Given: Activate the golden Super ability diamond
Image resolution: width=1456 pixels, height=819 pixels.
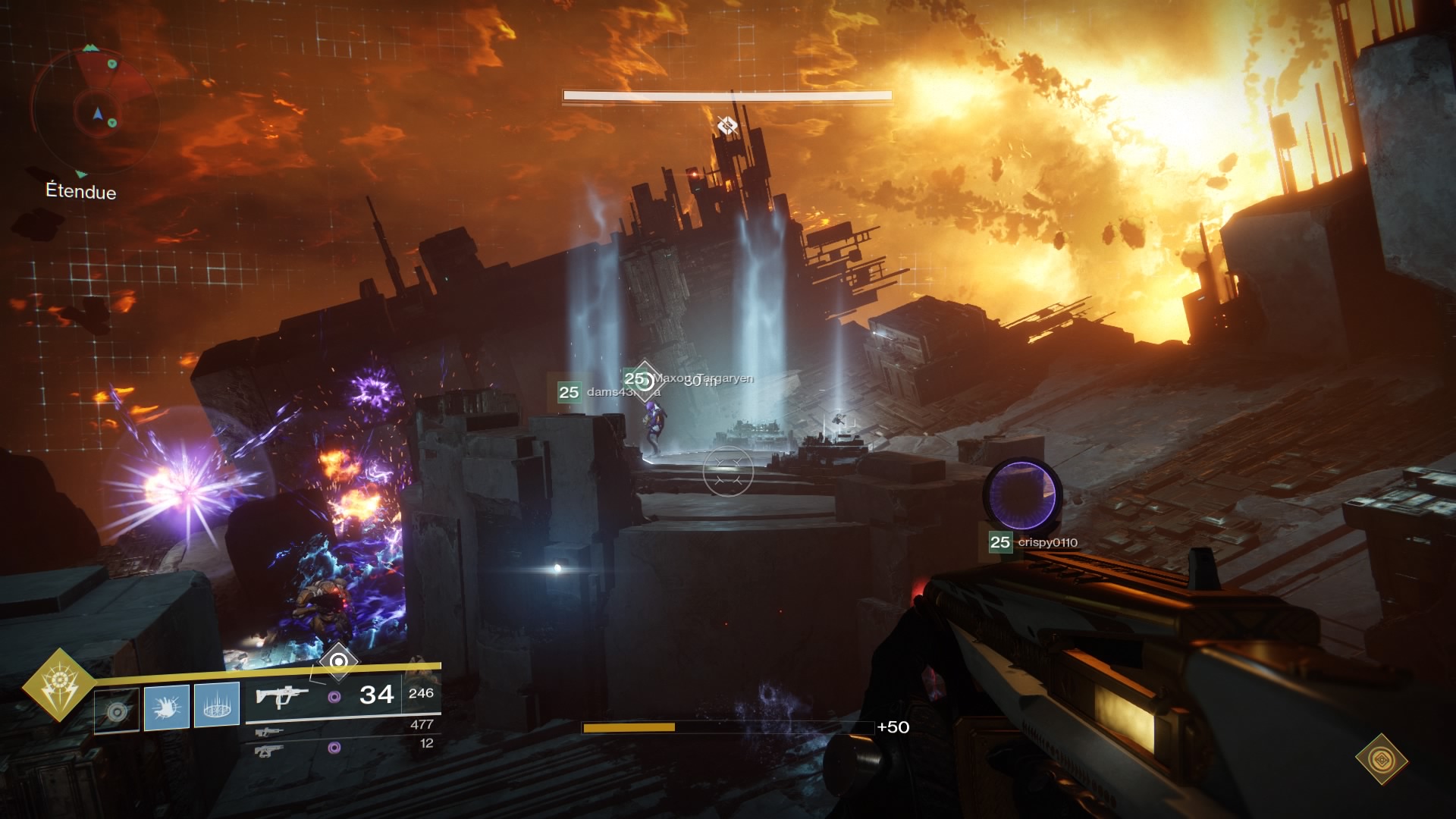Looking at the screenshot, I should pos(59,686).
